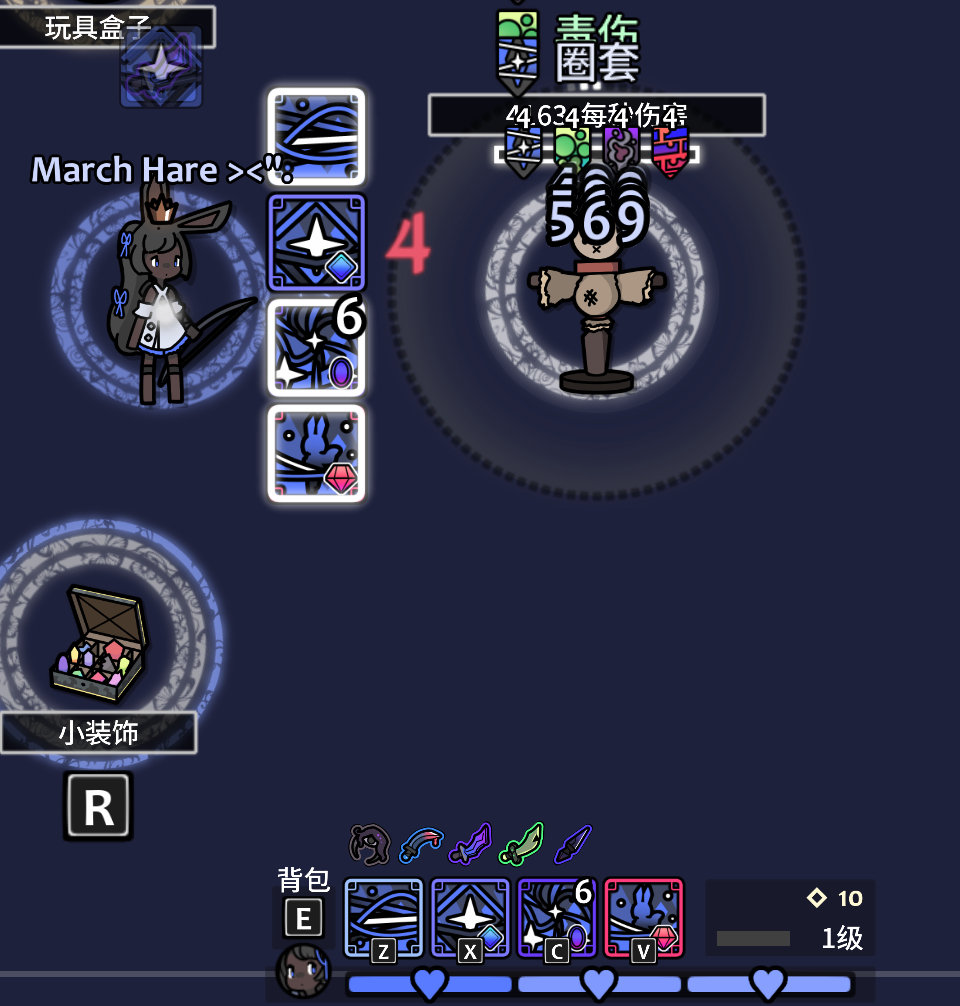The width and height of the screenshot is (960, 1006).
Task: Activate the Z slash ability in the hotbar
Action: pos(384,918)
